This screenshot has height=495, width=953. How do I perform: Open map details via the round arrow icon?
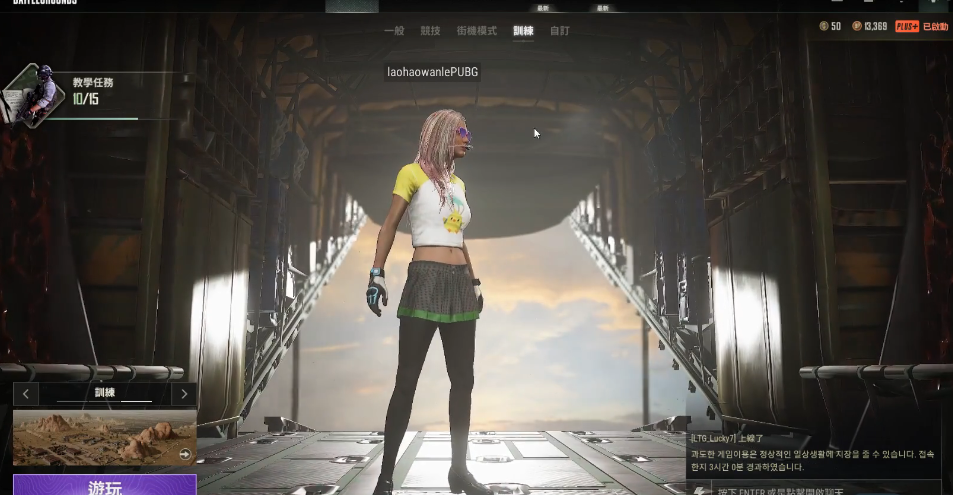(184, 454)
